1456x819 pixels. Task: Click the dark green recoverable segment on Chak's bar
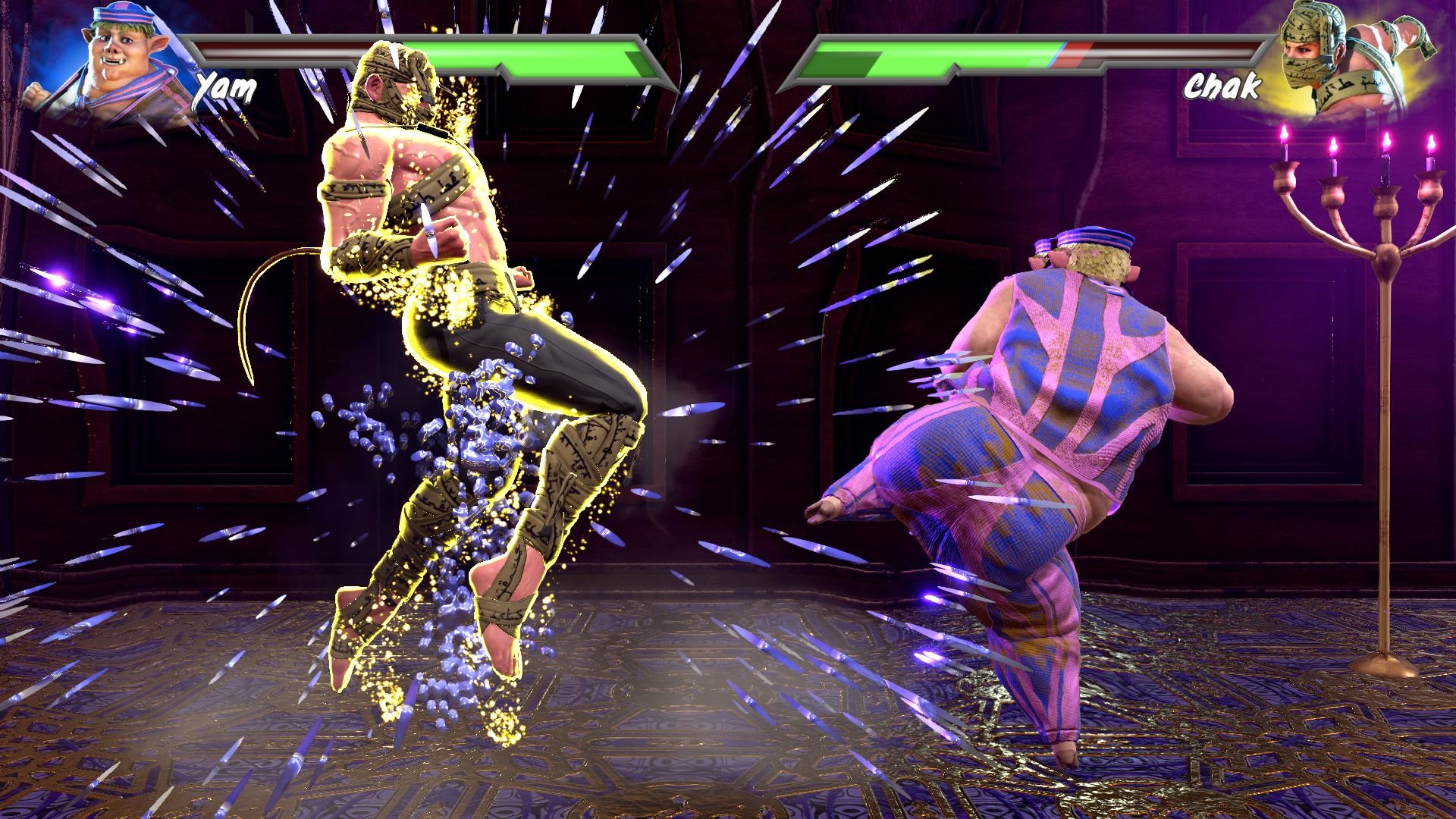842,63
